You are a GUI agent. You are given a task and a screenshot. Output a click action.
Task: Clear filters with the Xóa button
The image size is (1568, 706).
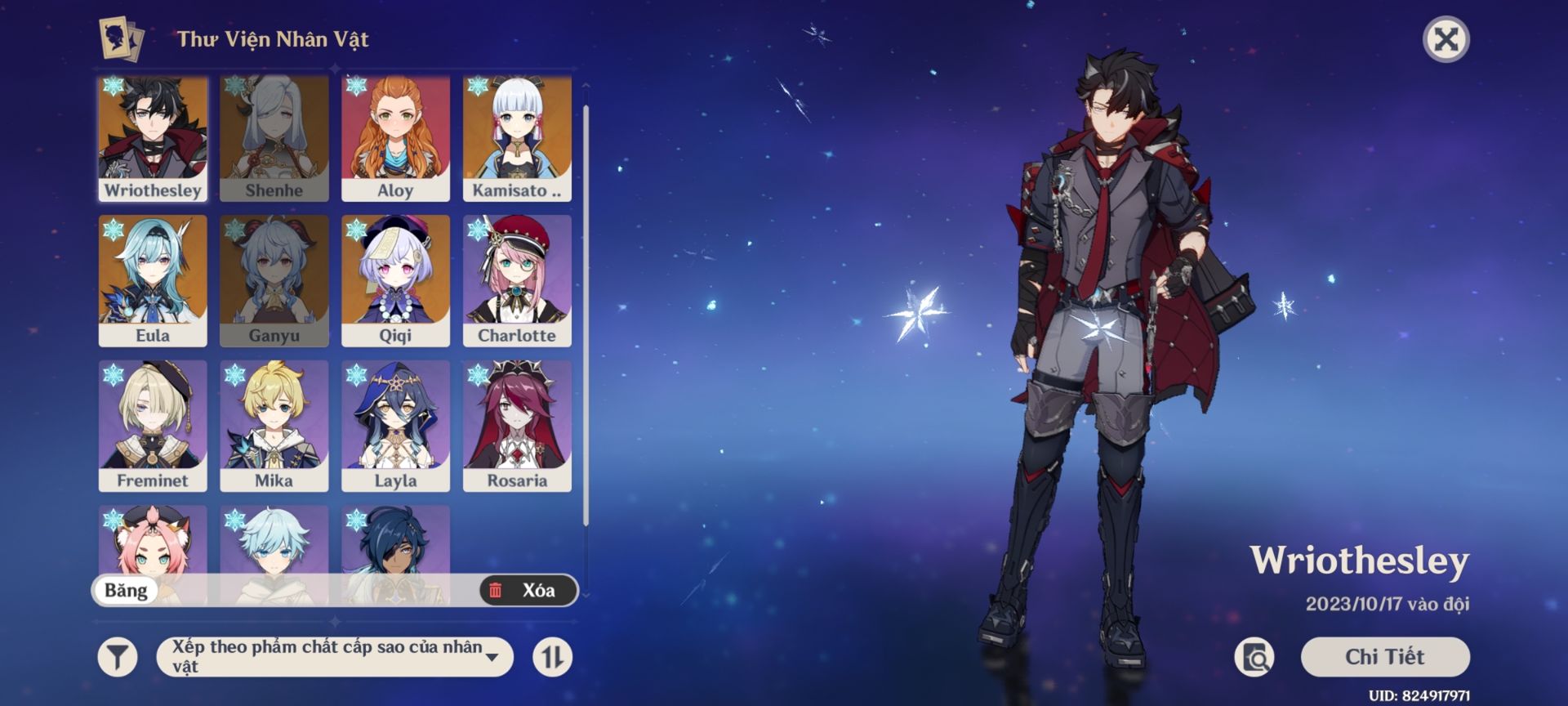pyautogui.click(x=528, y=590)
